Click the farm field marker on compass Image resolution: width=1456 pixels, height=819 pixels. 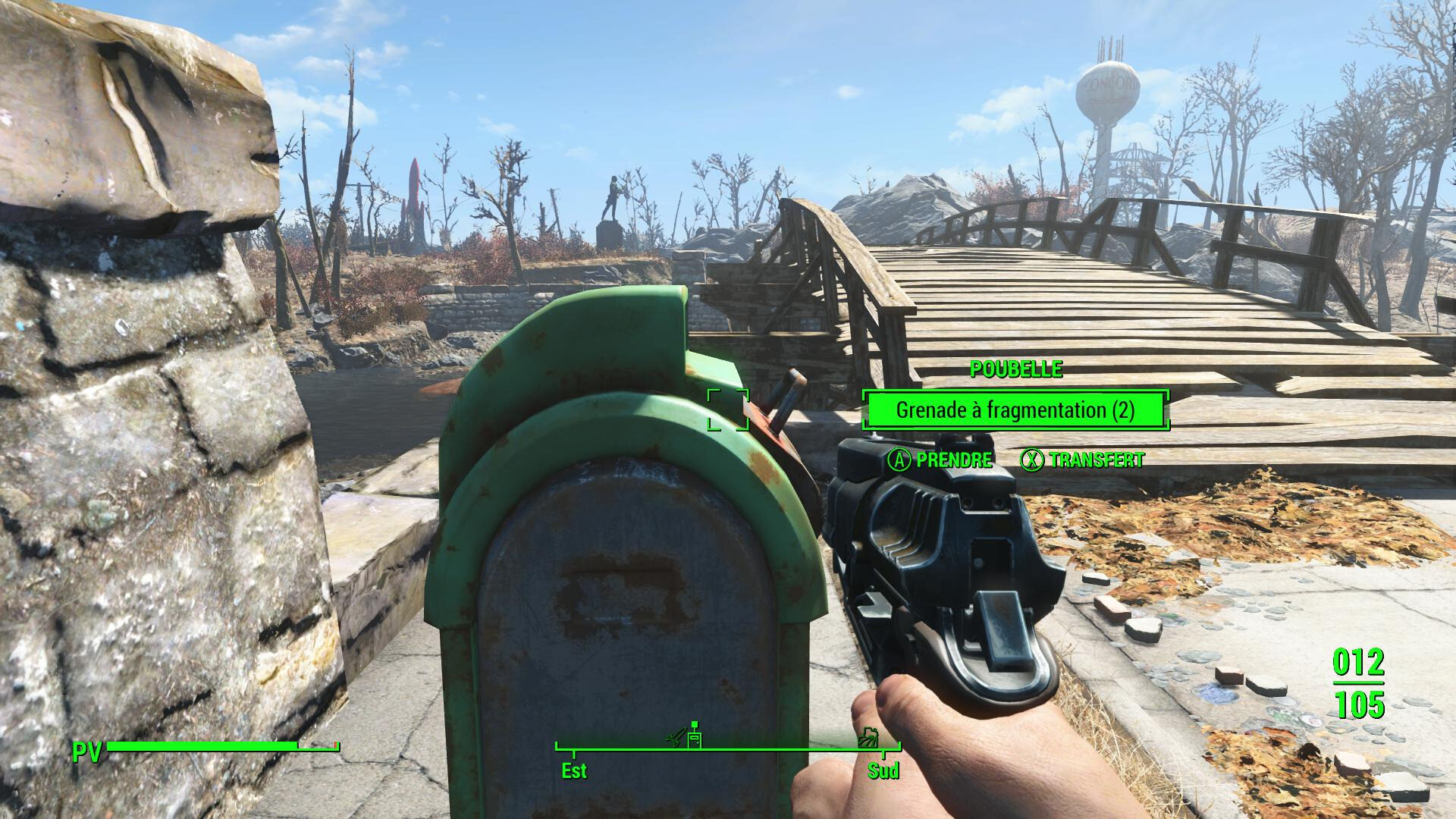pos(868,738)
